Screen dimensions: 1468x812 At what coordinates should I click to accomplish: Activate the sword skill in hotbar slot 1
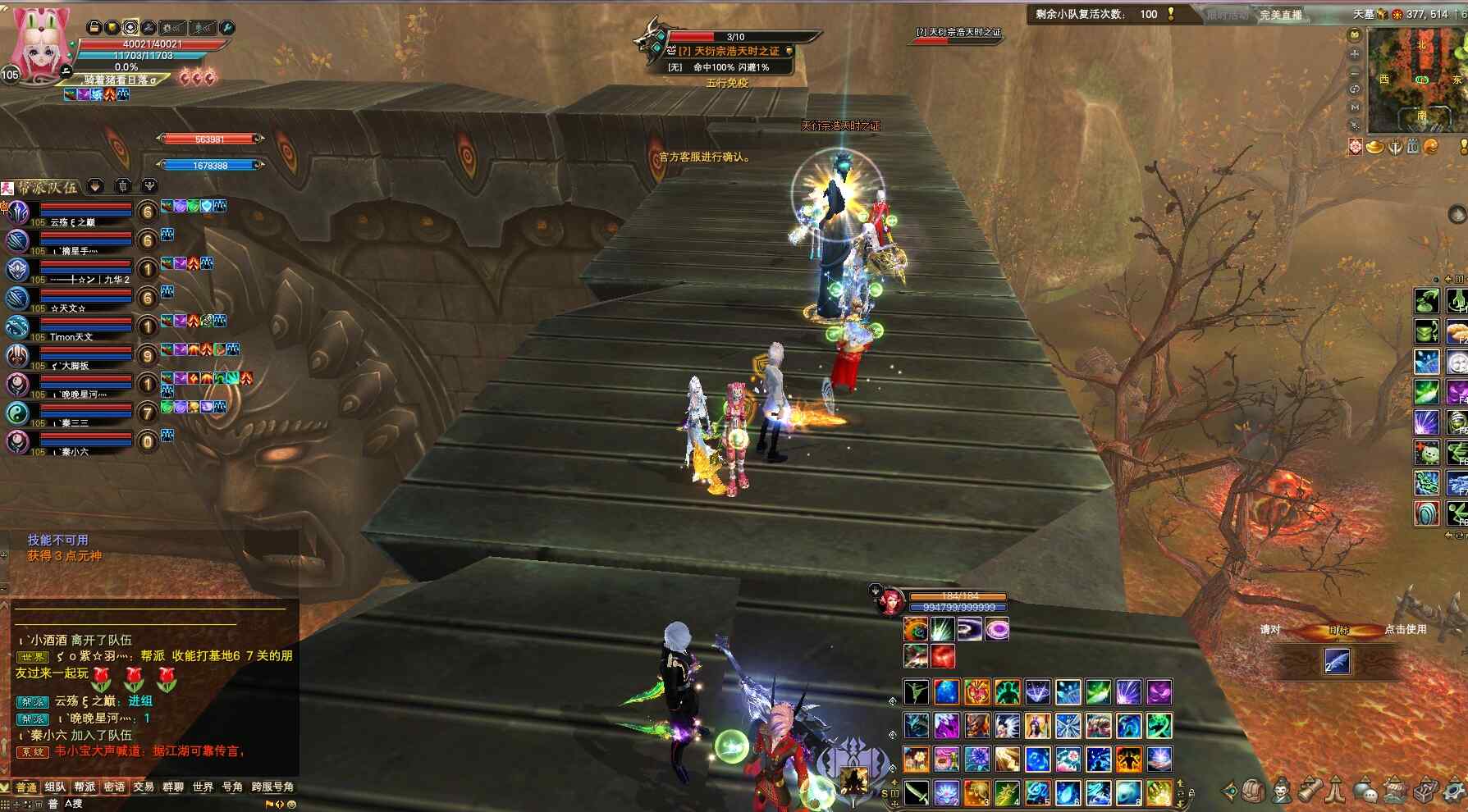tap(917, 792)
